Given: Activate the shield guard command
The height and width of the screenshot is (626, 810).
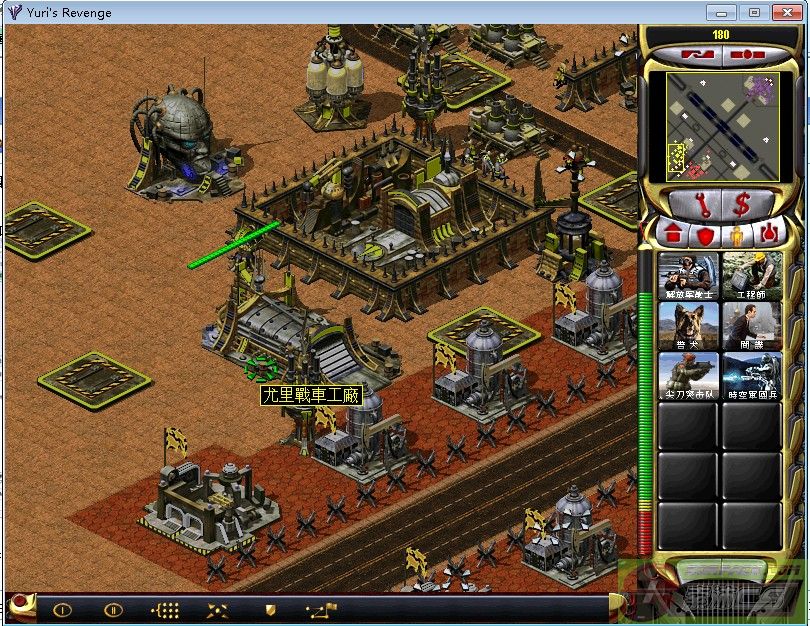Looking at the screenshot, I should [x=269, y=609].
